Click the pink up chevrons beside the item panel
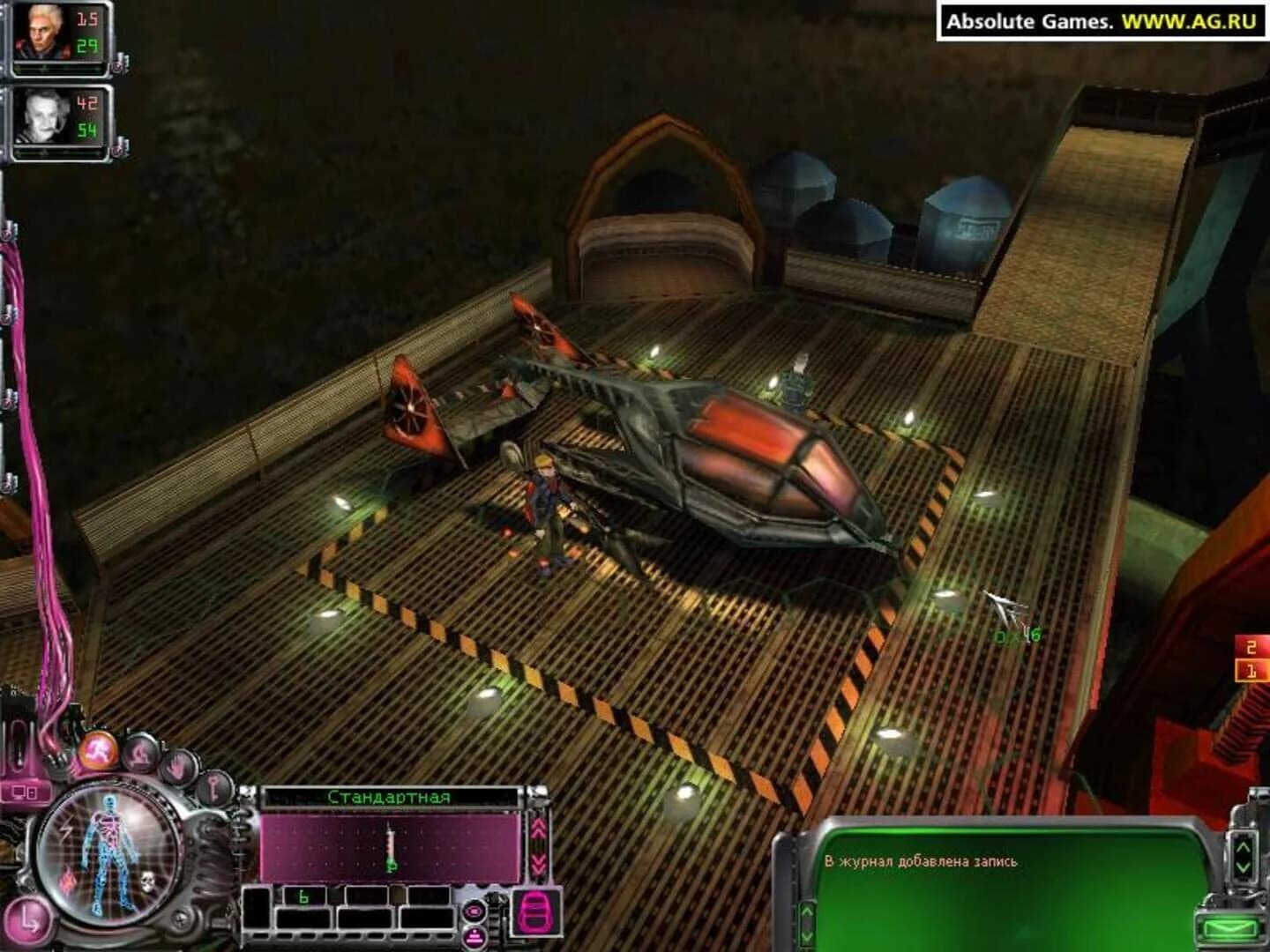 click(539, 828)
